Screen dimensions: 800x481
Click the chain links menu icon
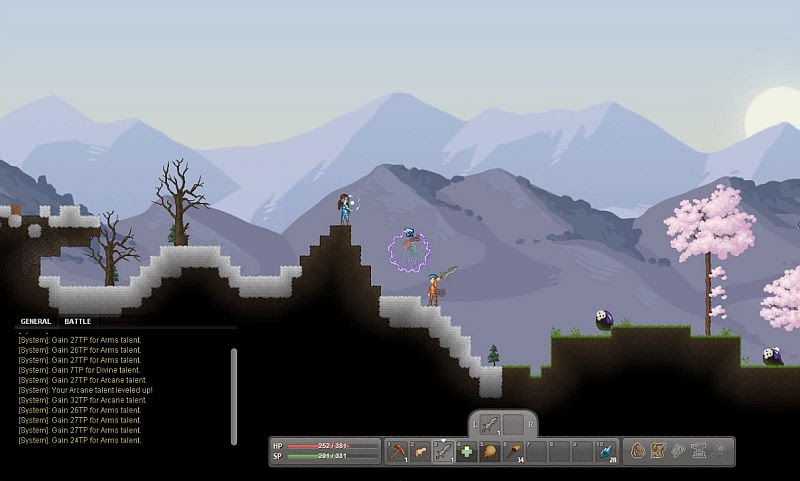679,452
